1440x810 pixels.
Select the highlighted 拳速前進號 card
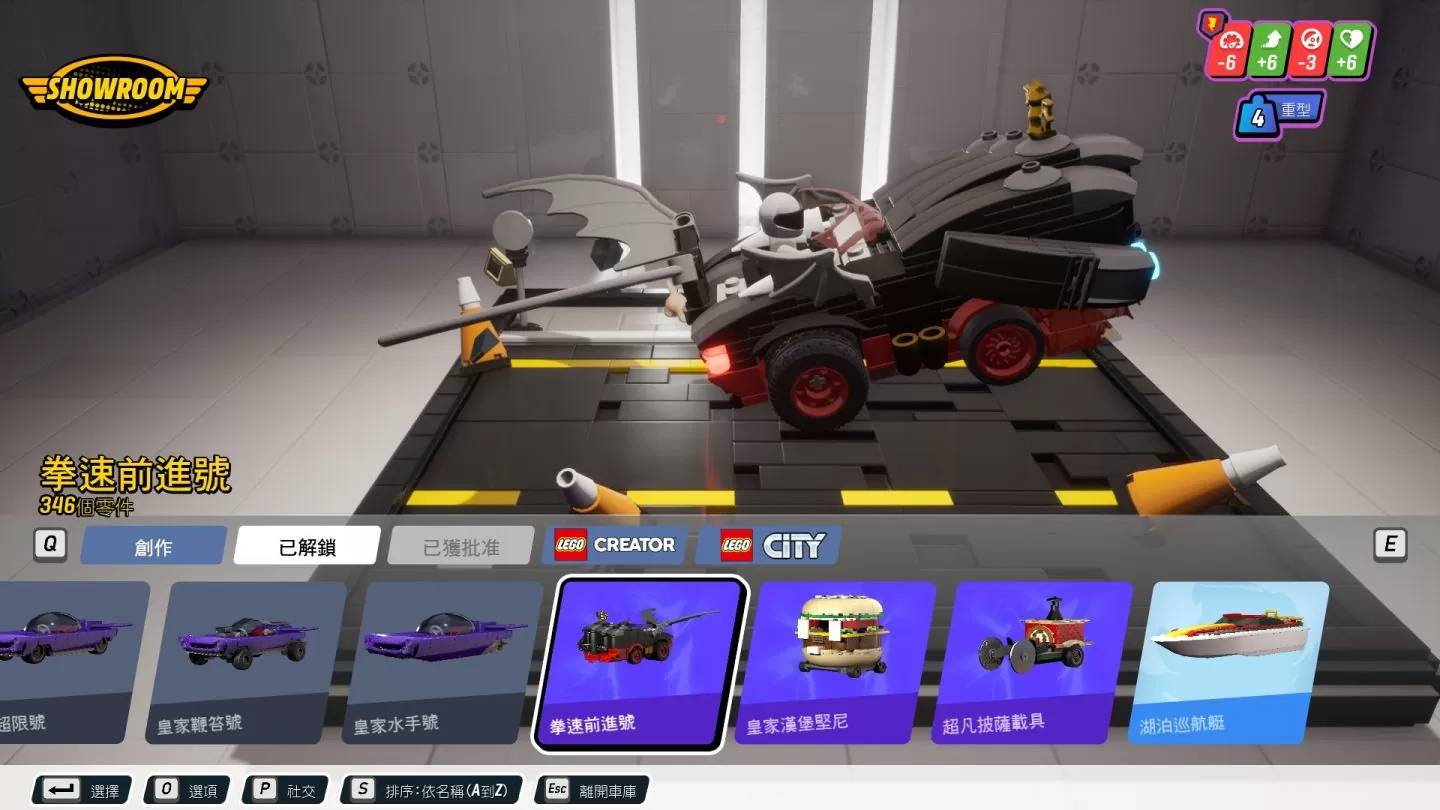[x=640, y=662]
